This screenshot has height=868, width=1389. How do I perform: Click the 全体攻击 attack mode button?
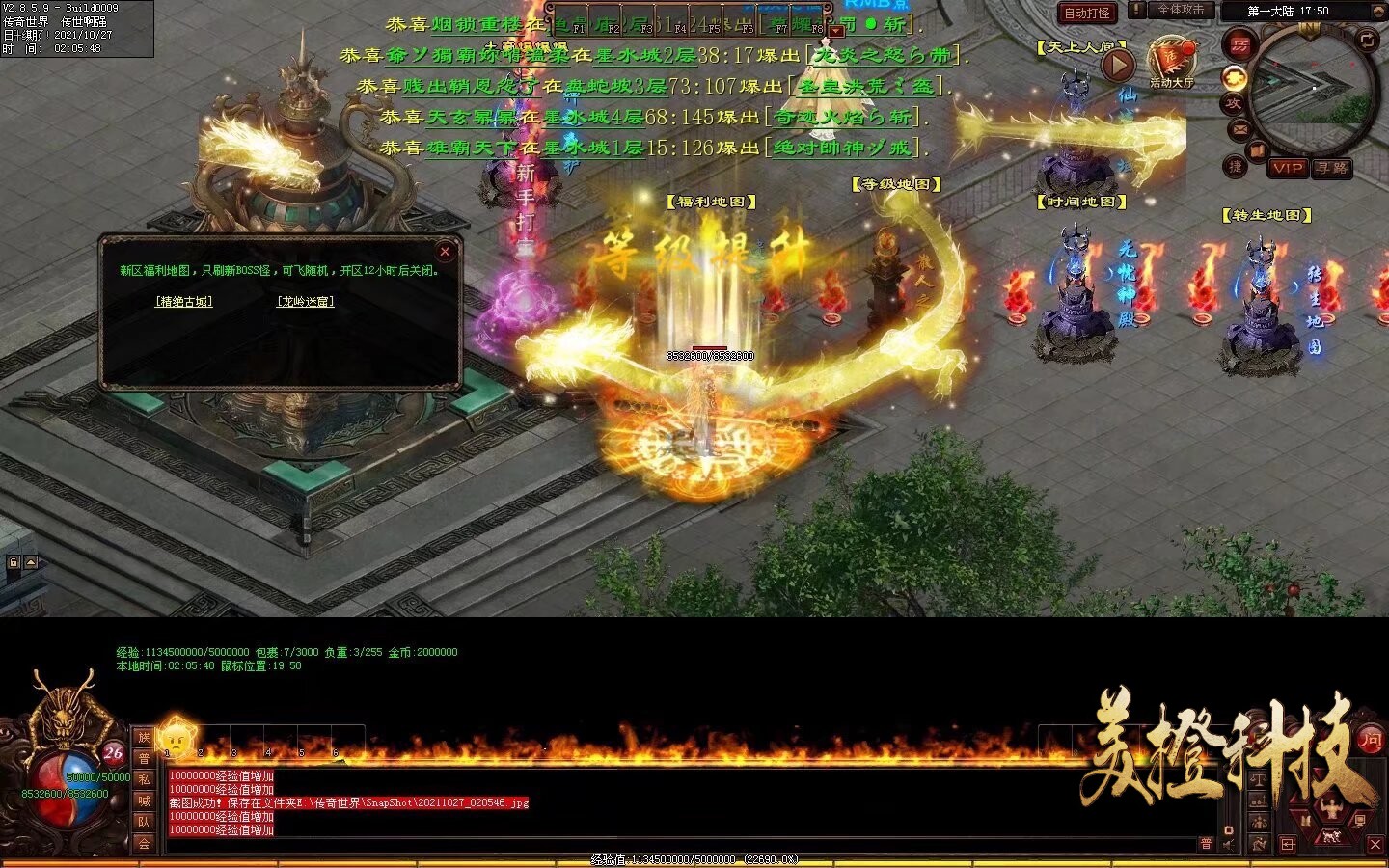click(x=1181, y=10)
